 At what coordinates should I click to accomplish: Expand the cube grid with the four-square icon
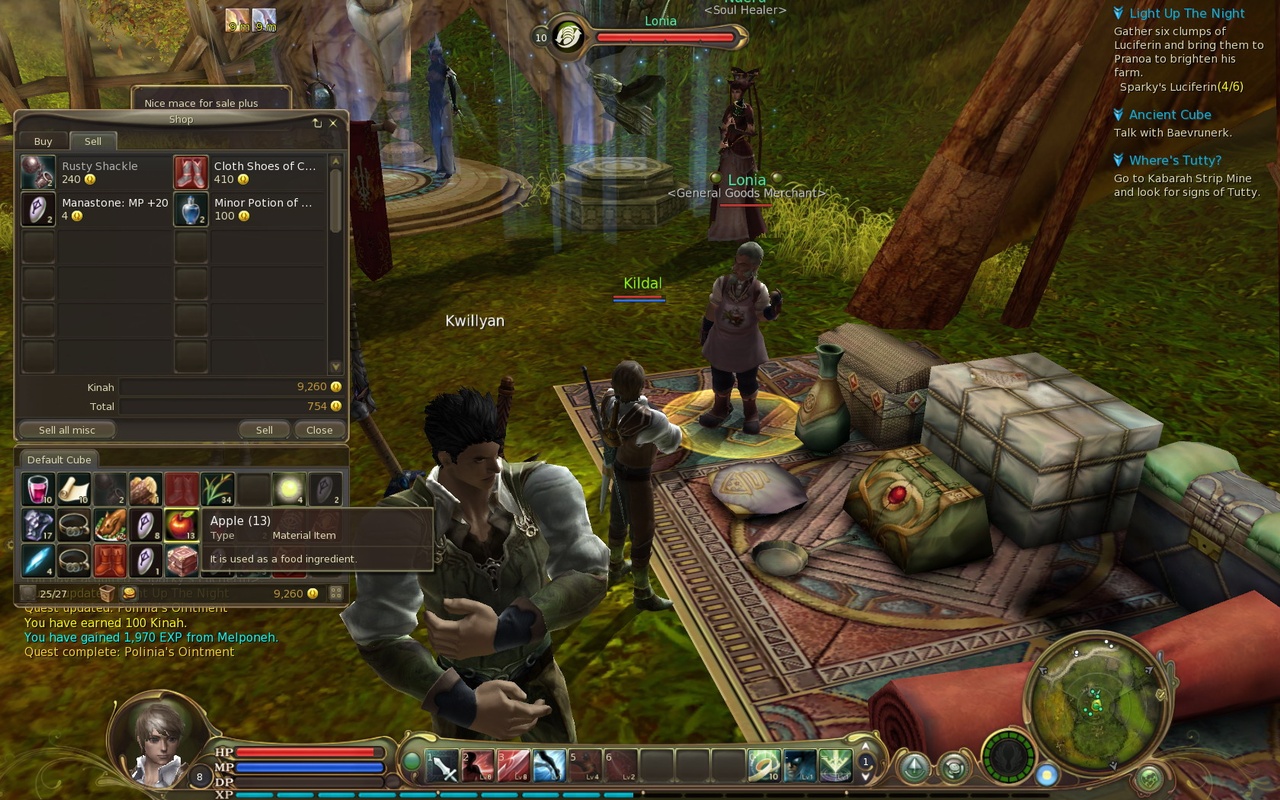(x=336, y=592)
